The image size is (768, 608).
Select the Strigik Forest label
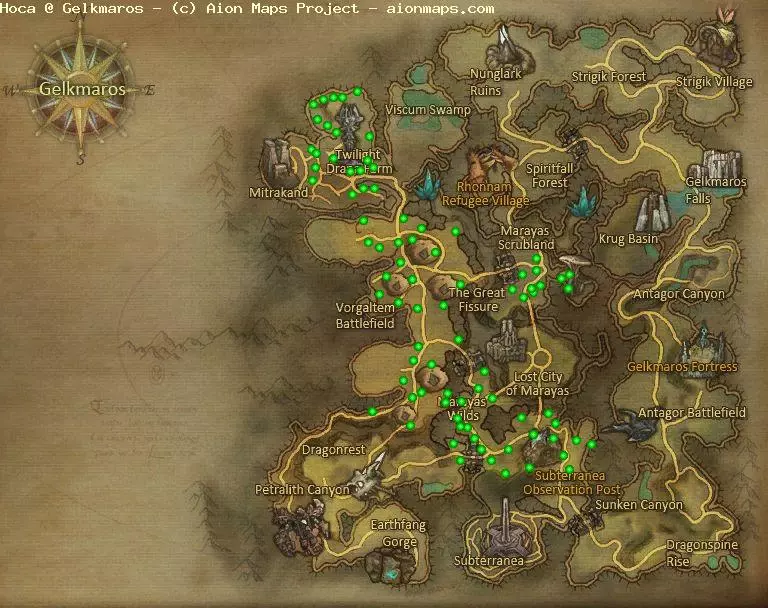pyautogui.click(x=609, y=76)
